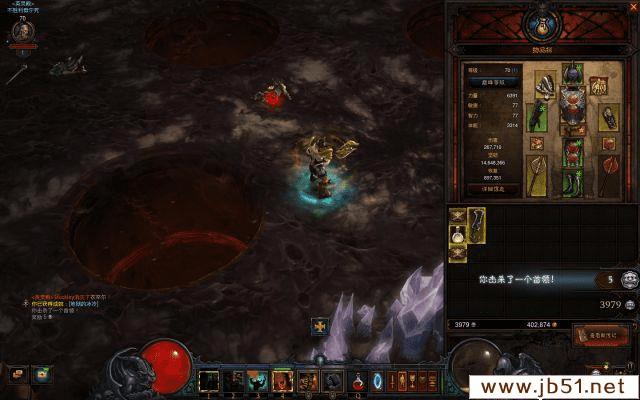Select the round flask item in backpack
Viewport: 640px width, 400px height.
pos(459,235)
